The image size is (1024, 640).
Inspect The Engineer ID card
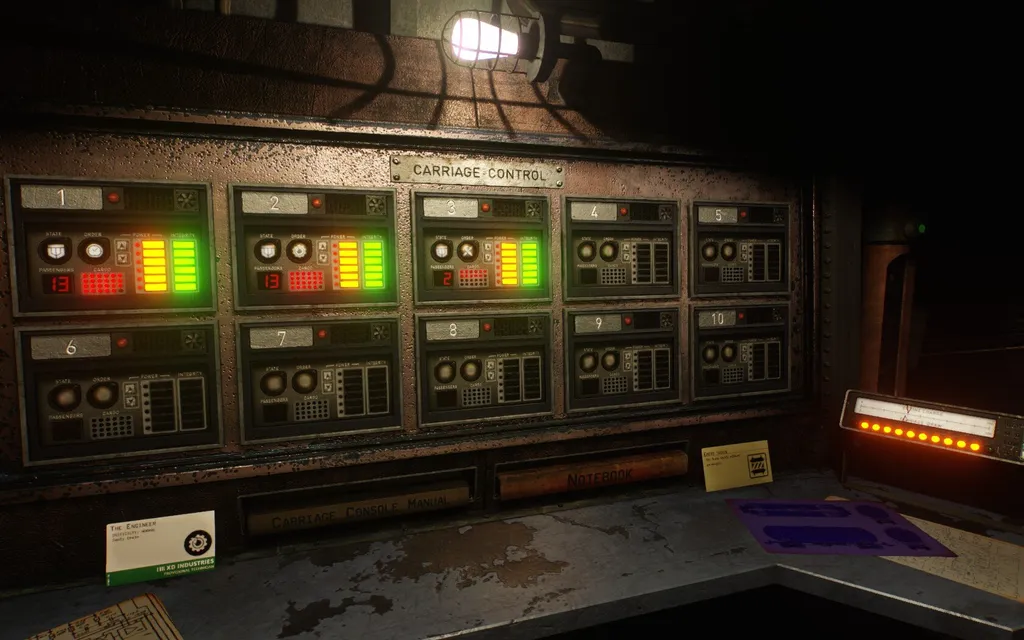coord(160,547)
